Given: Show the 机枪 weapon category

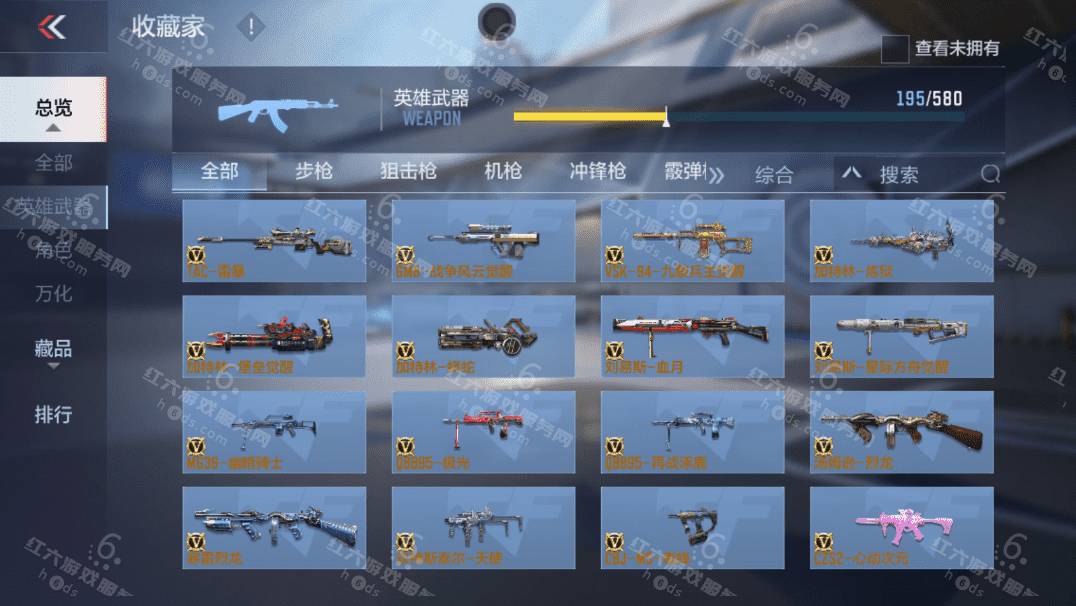Looking at the screenshot, I should (503, 171).
